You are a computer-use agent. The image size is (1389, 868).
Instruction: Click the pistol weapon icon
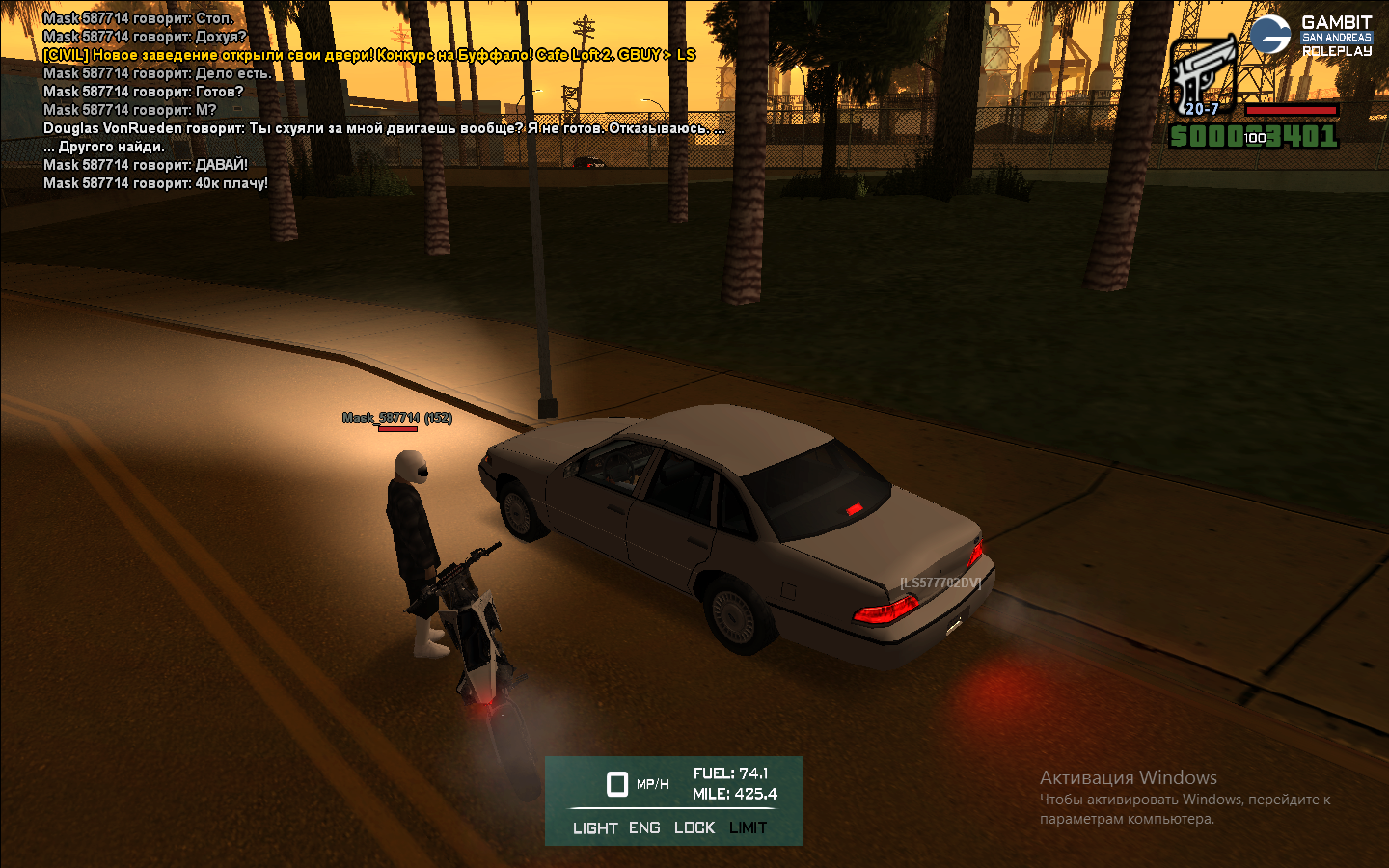(x=1202, y=75)
